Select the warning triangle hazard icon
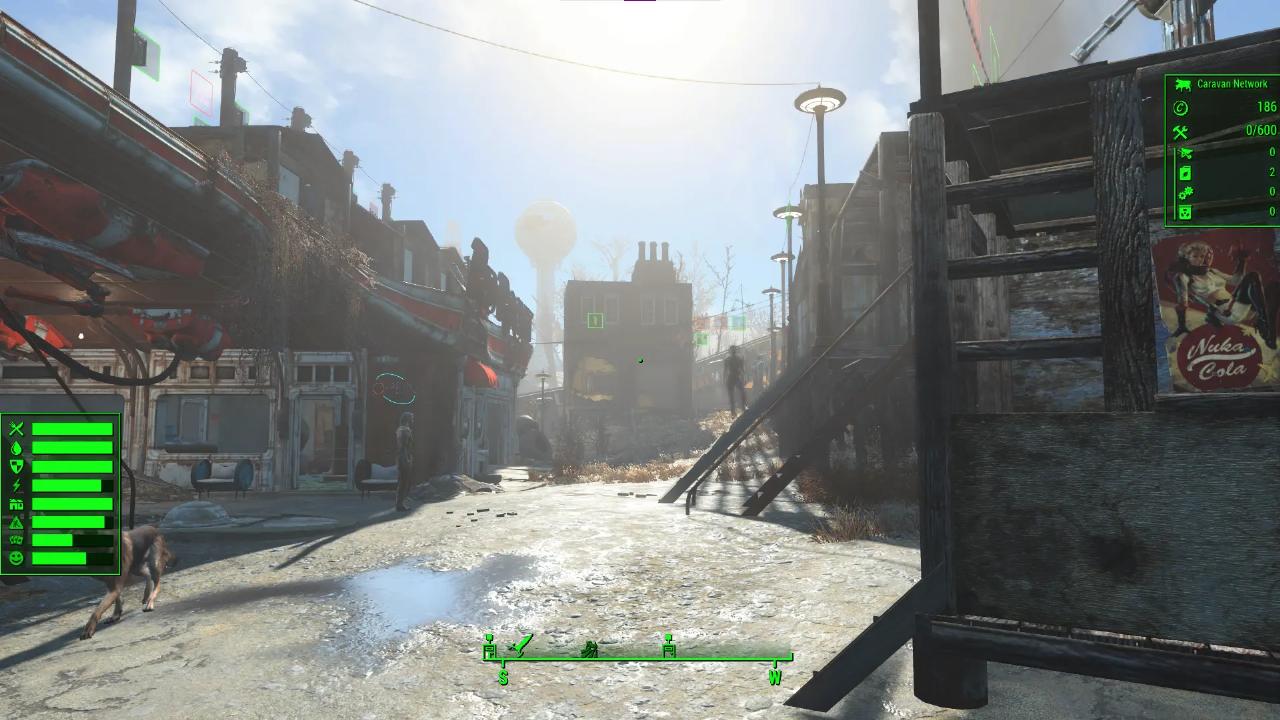Viewport: 1280px width, 720px height. (16, 522)
